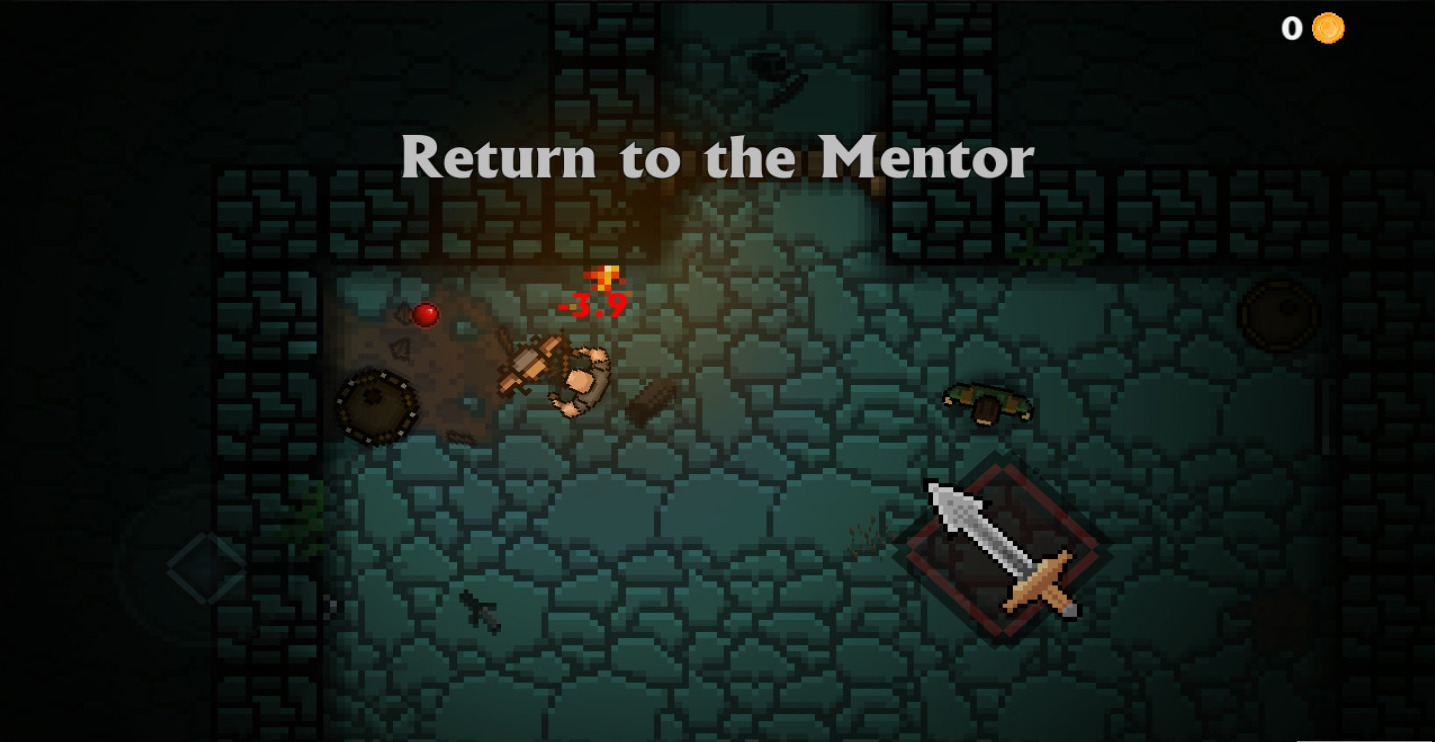Click the gold coin icon
This screenshot has width=1435, height=742.
point(1328,28)
